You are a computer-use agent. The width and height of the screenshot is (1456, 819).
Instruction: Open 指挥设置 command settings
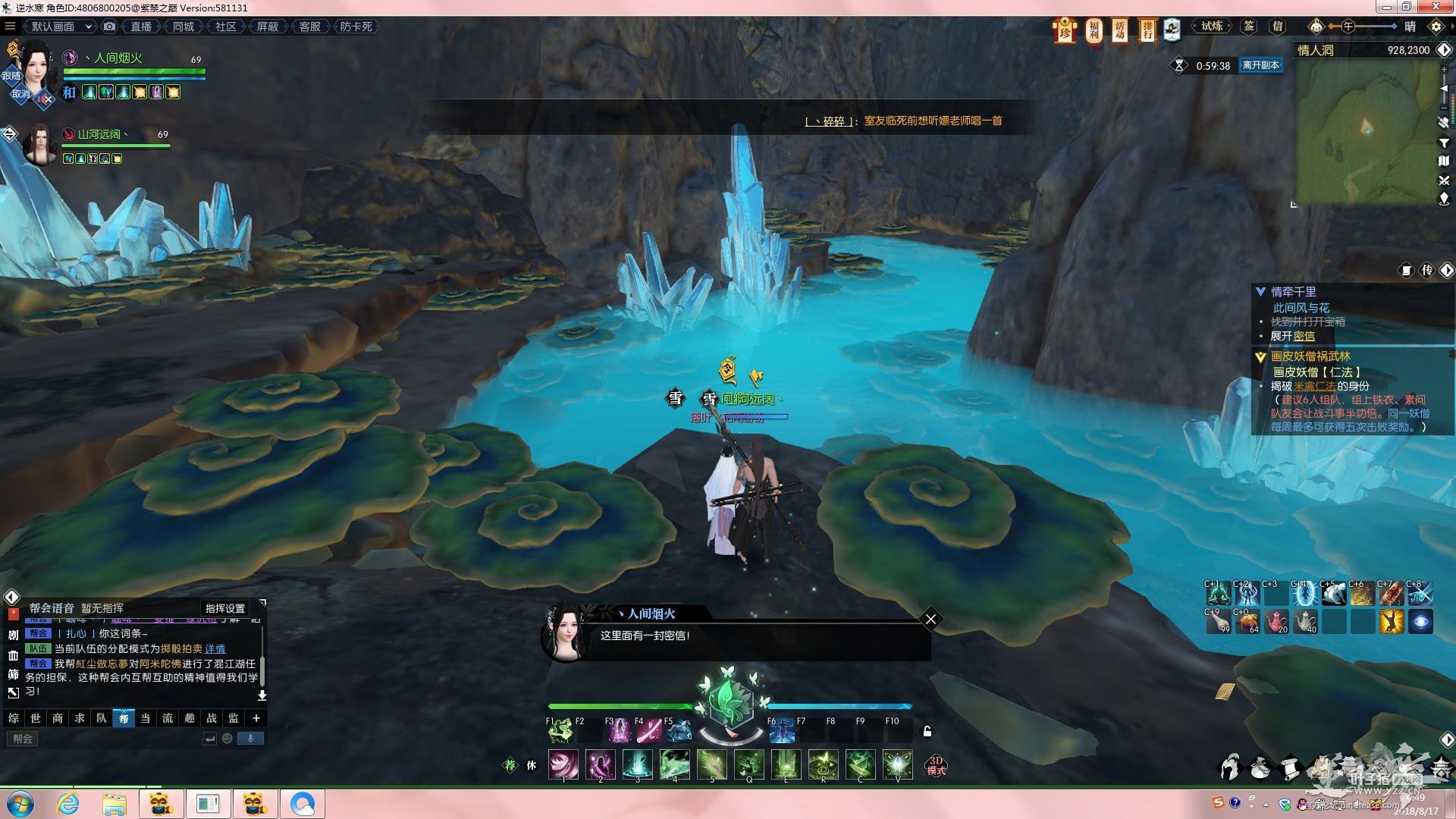click(225, 608)
